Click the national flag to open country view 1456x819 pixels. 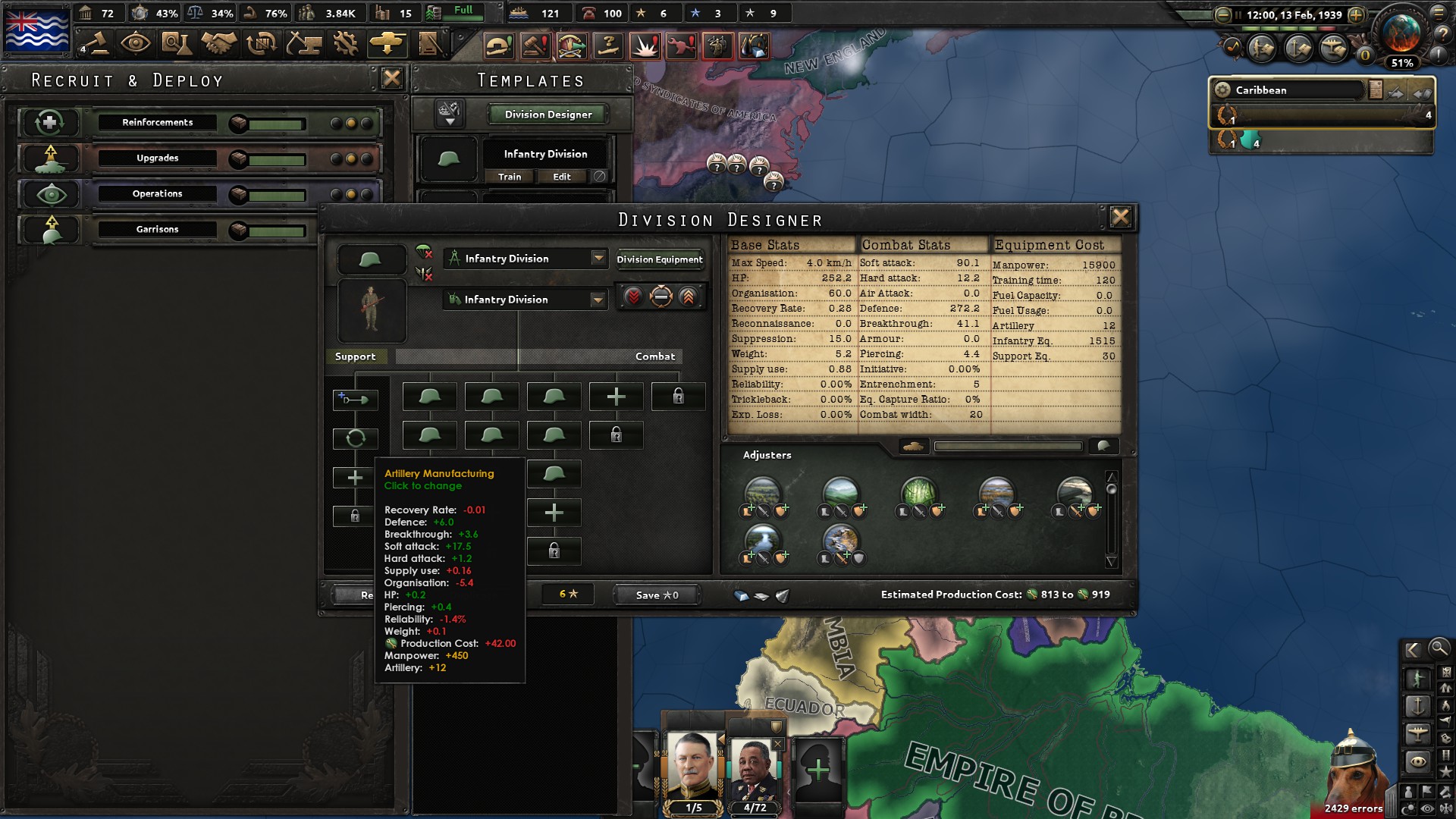click(36, 30)
